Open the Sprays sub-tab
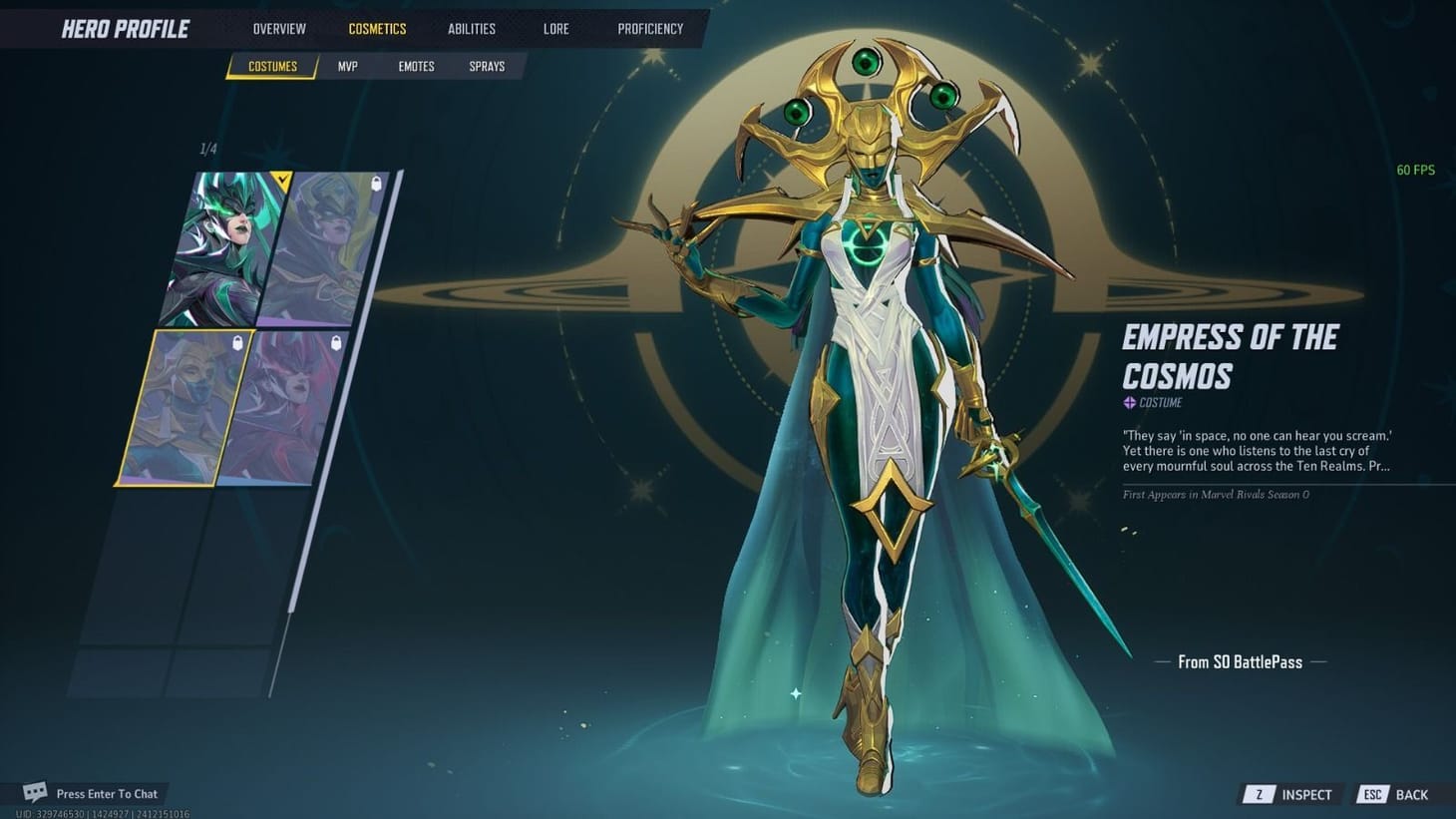Image resolution: width=1456 pixels, height=819 pixels. pyautogui.click(x=486, y=66)
